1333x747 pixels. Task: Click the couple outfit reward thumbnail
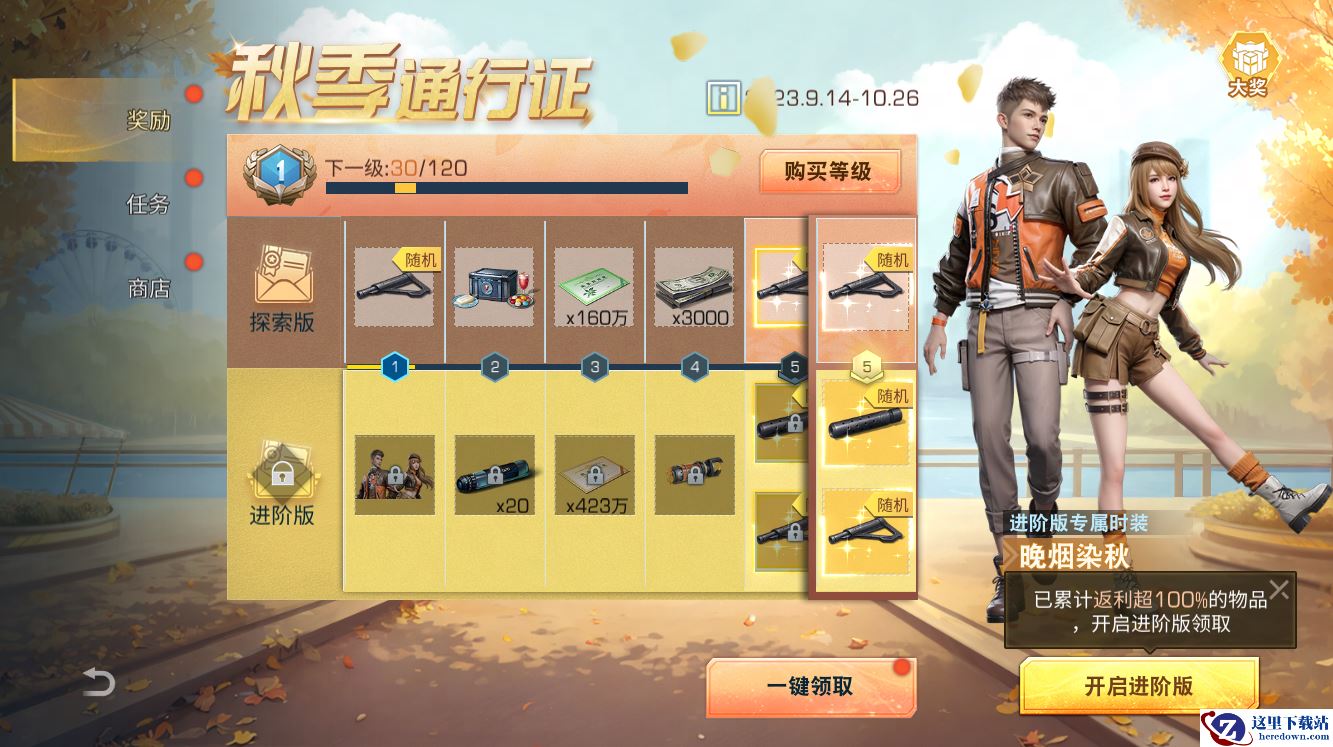pyautogui.click(x=394, y=475)
